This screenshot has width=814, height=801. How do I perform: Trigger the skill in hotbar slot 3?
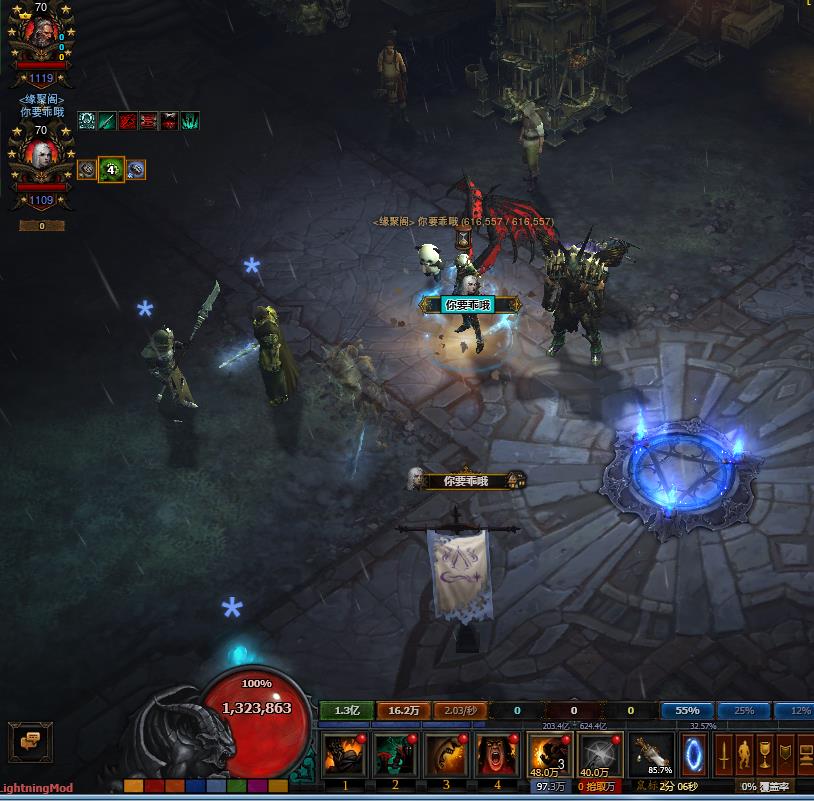(446, 754)
